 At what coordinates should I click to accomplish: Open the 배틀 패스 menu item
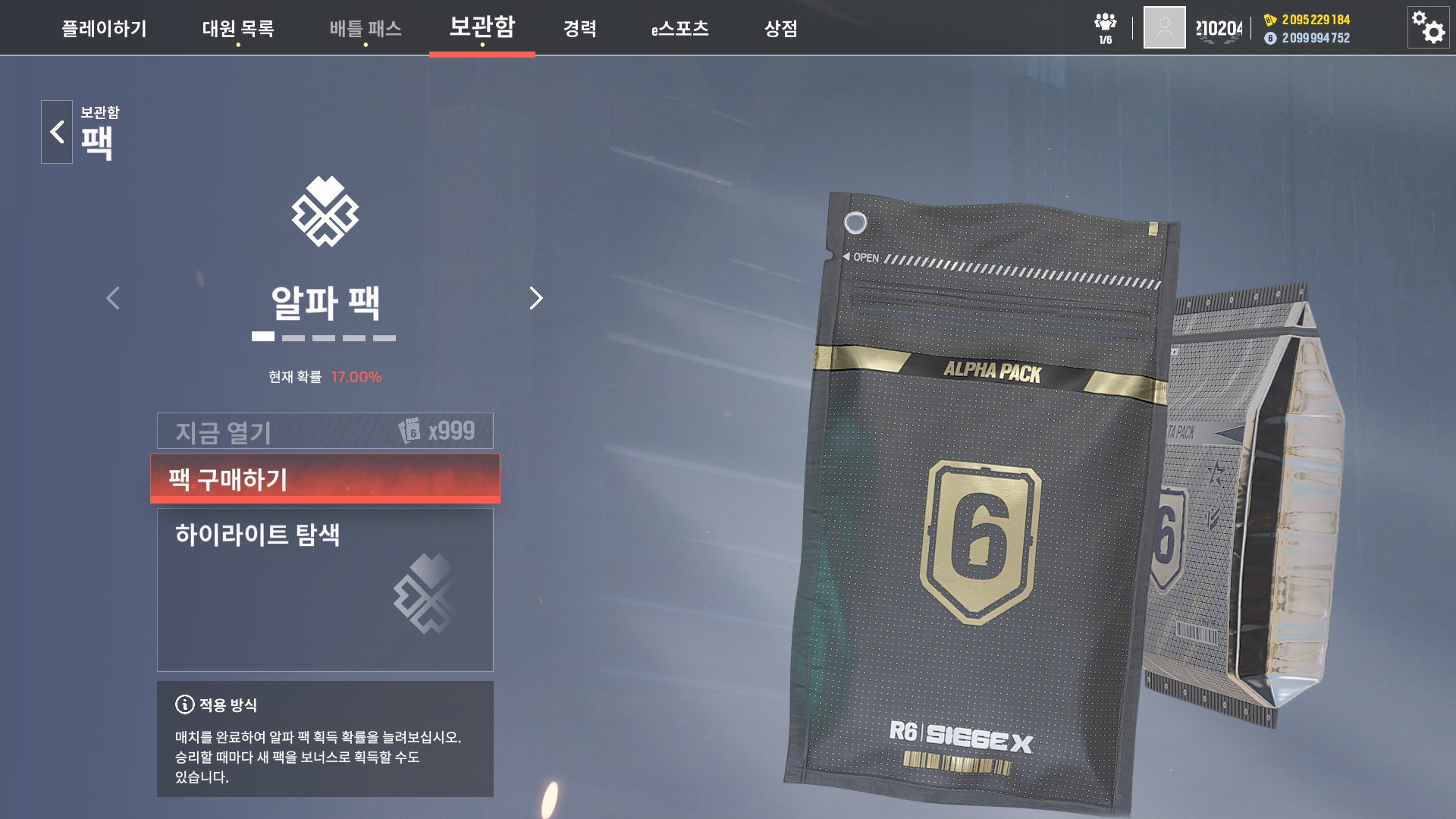point(366,29)
